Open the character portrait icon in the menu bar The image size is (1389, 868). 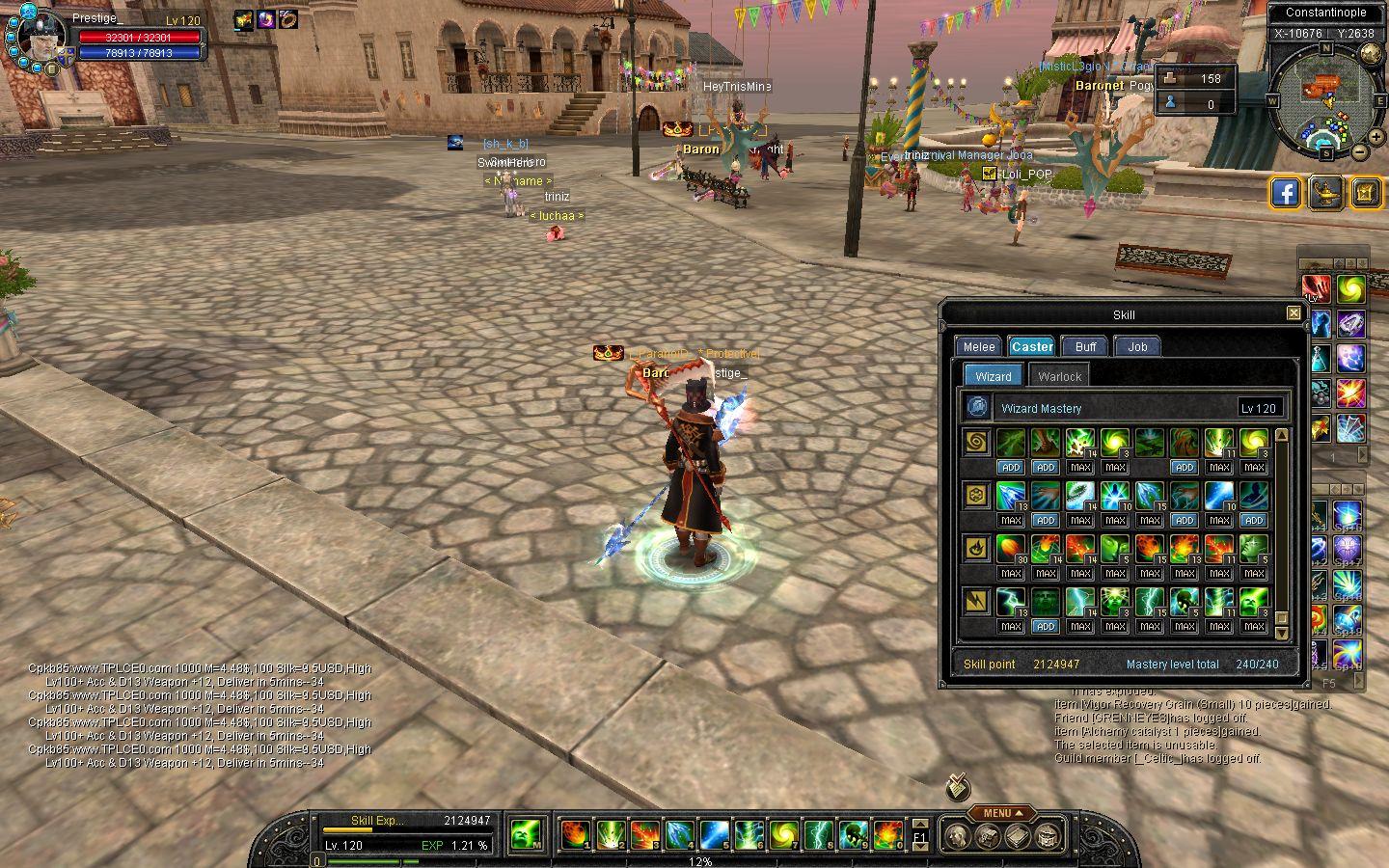(957, 836)
